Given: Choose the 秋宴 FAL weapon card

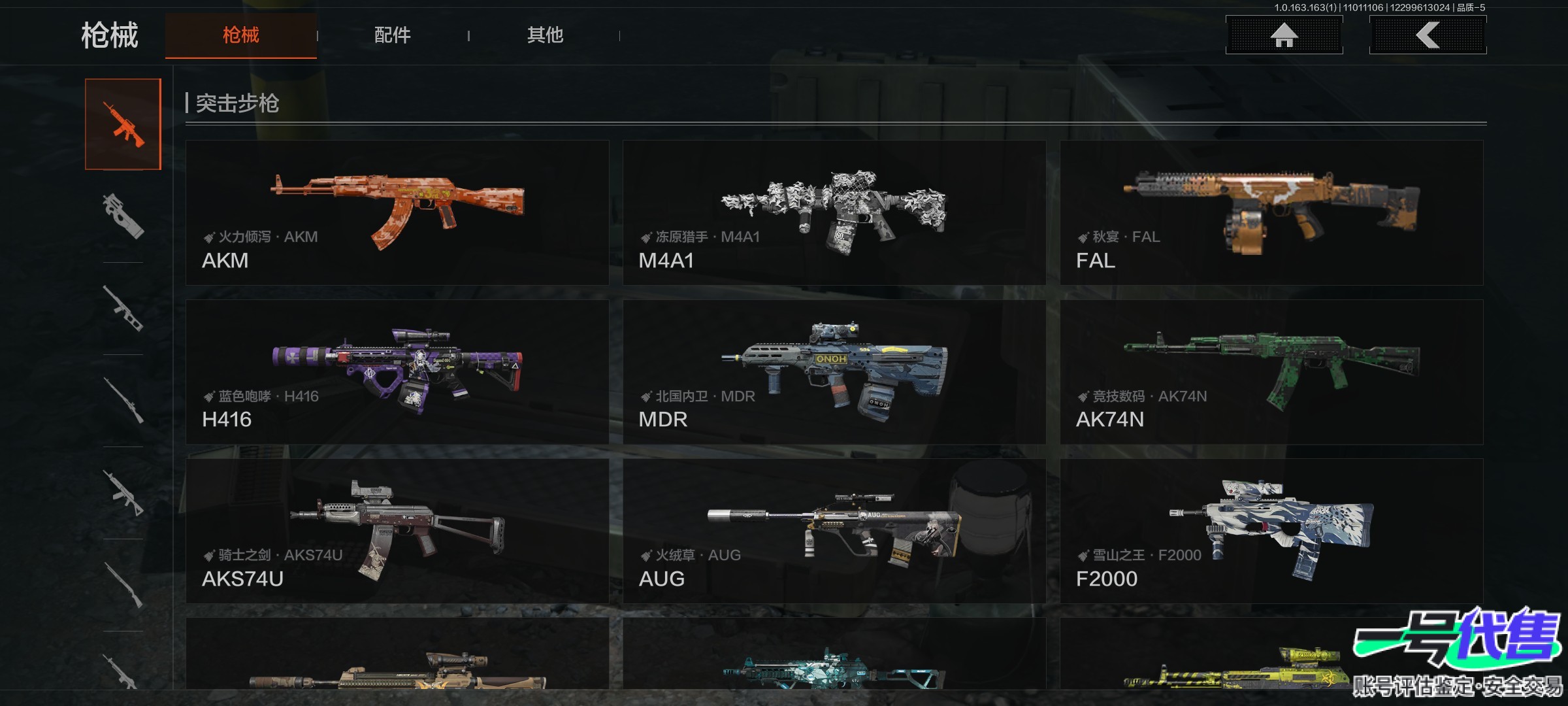Looking at the screenshot, I should click(1271, 212).
